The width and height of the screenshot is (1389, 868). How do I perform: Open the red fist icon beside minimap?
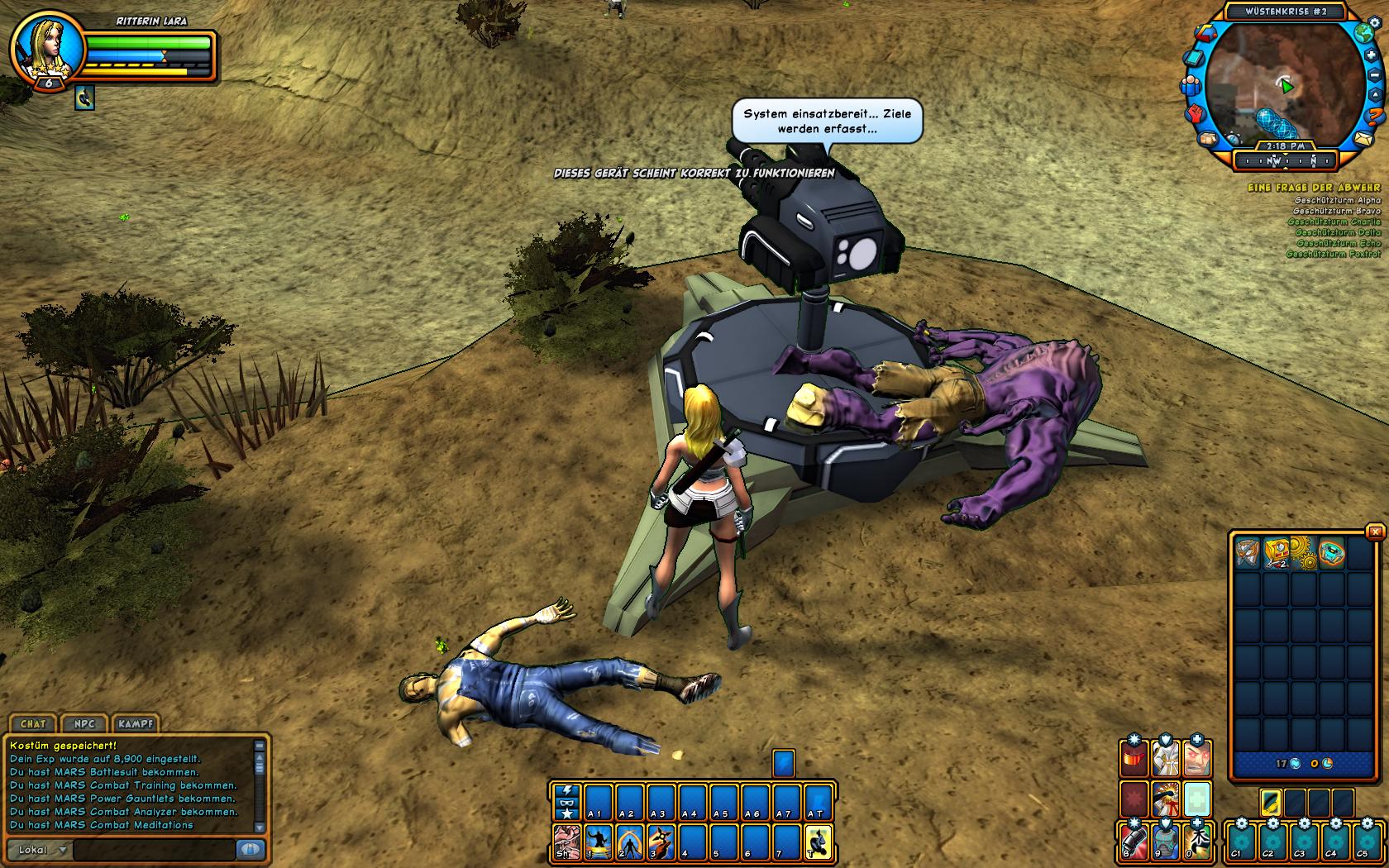(x=1194, y=113)
